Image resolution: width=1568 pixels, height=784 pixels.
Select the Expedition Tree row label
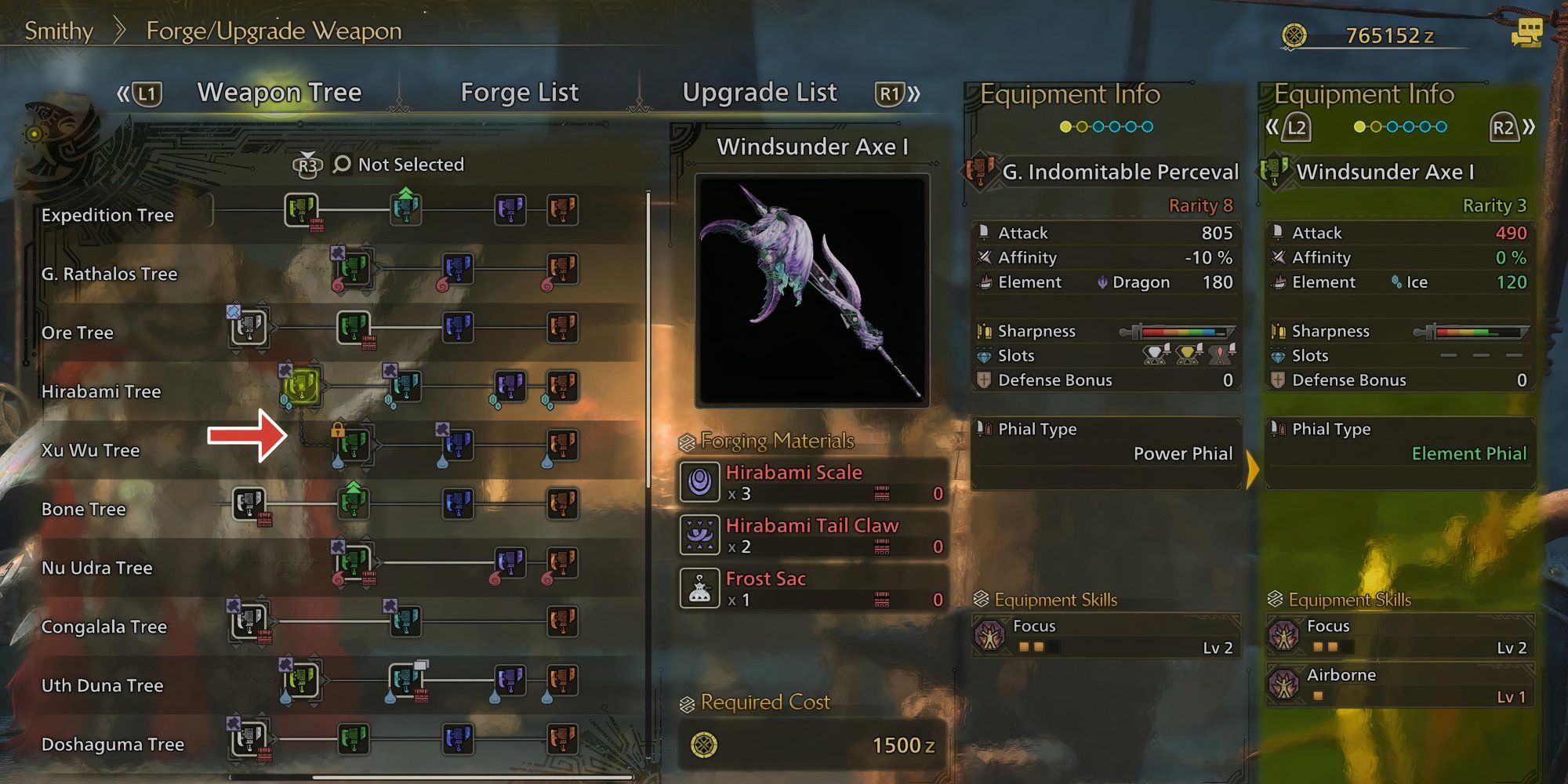click(107, 215)
